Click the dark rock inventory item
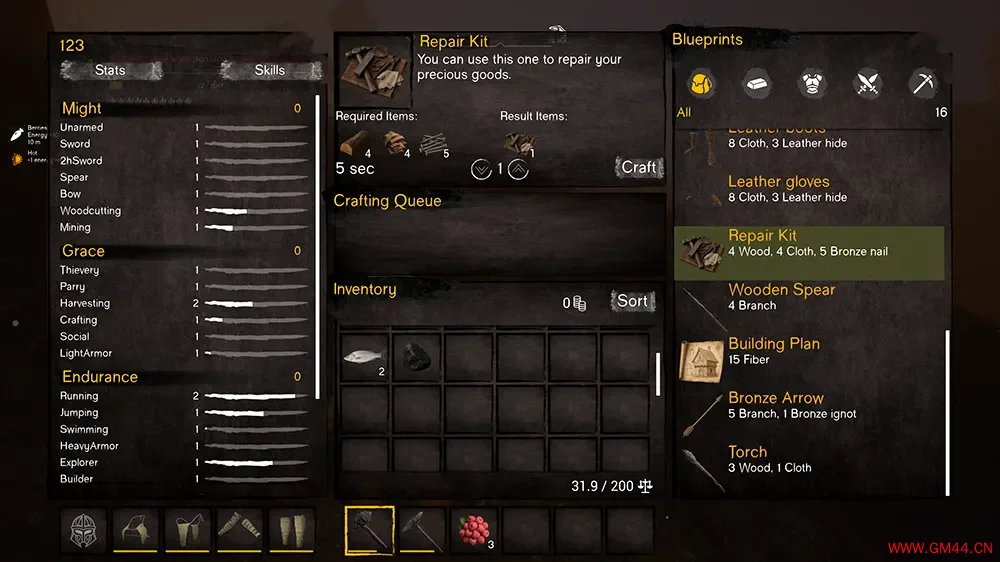 pyautogui.click(x=417, y=357)
